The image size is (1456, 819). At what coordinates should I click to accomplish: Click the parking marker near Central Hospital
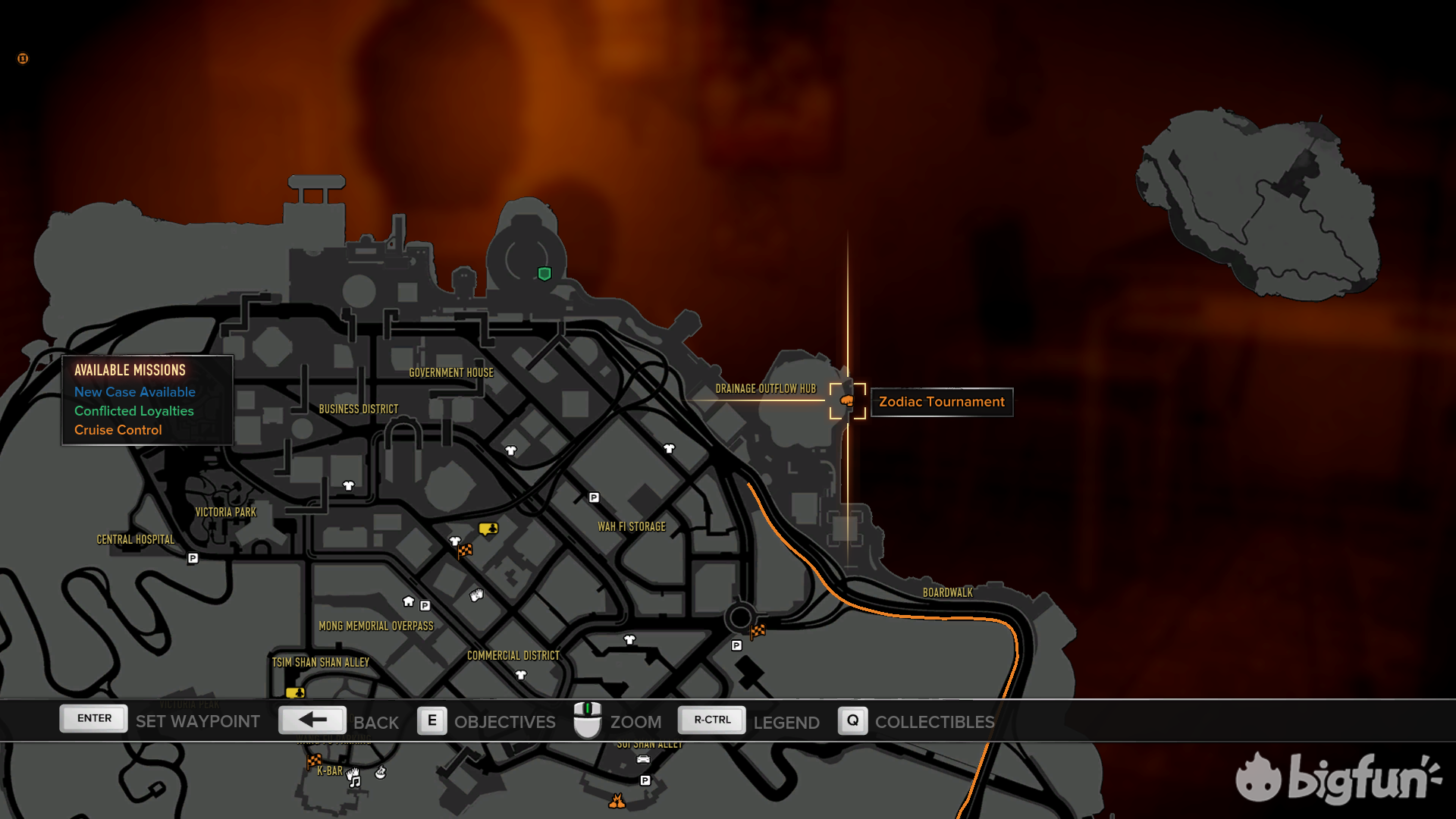tap(193, 558)
